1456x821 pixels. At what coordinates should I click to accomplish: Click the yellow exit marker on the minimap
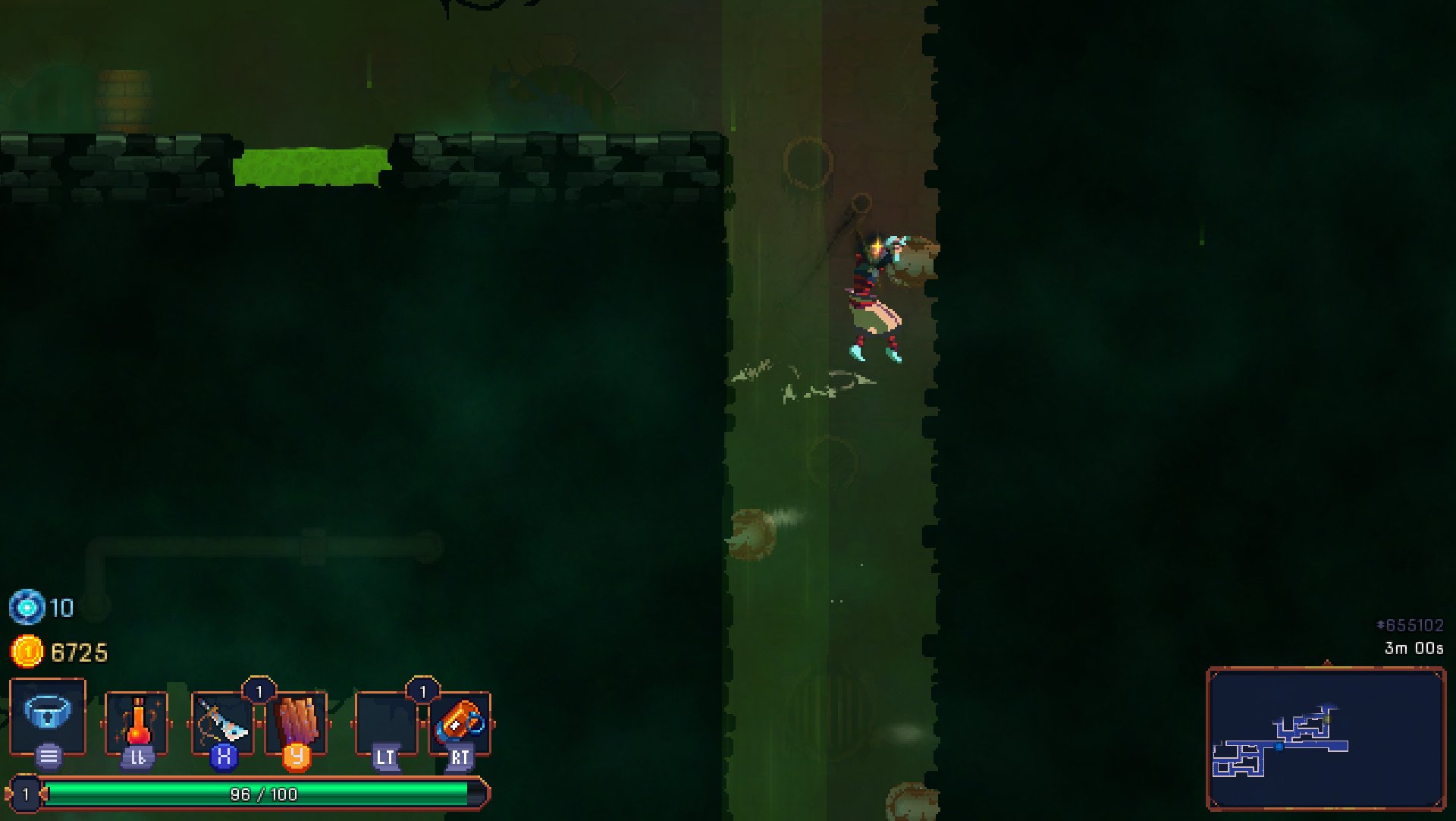tap(1327, 719)
